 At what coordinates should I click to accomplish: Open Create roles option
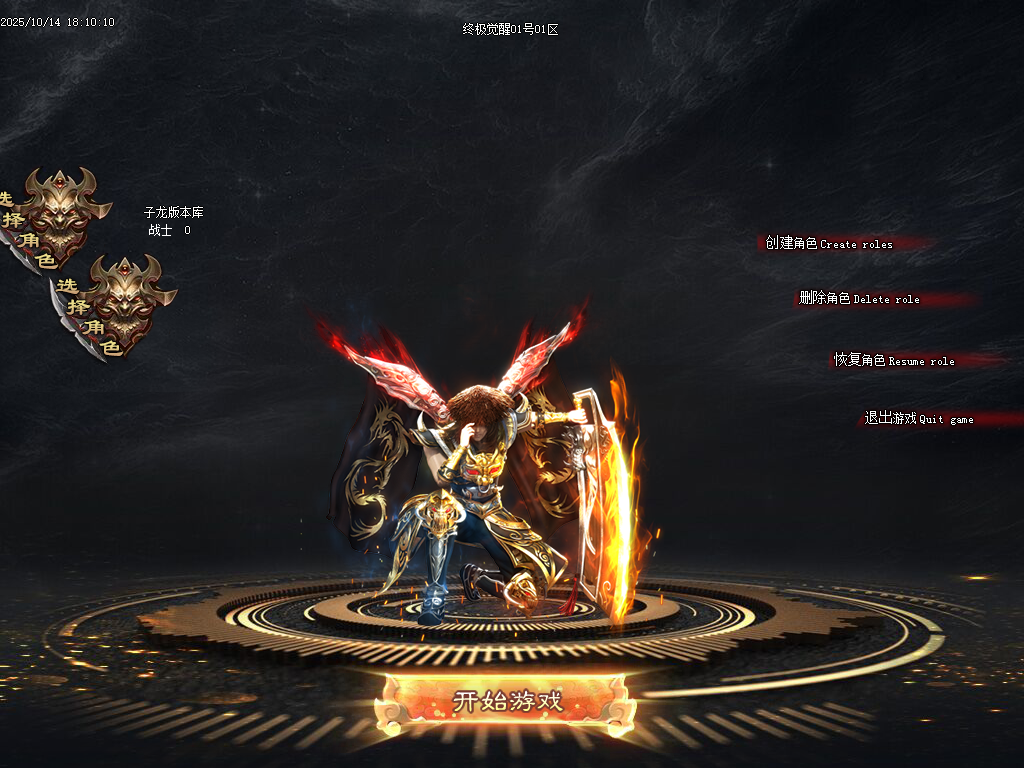click(x=829, y=243)
